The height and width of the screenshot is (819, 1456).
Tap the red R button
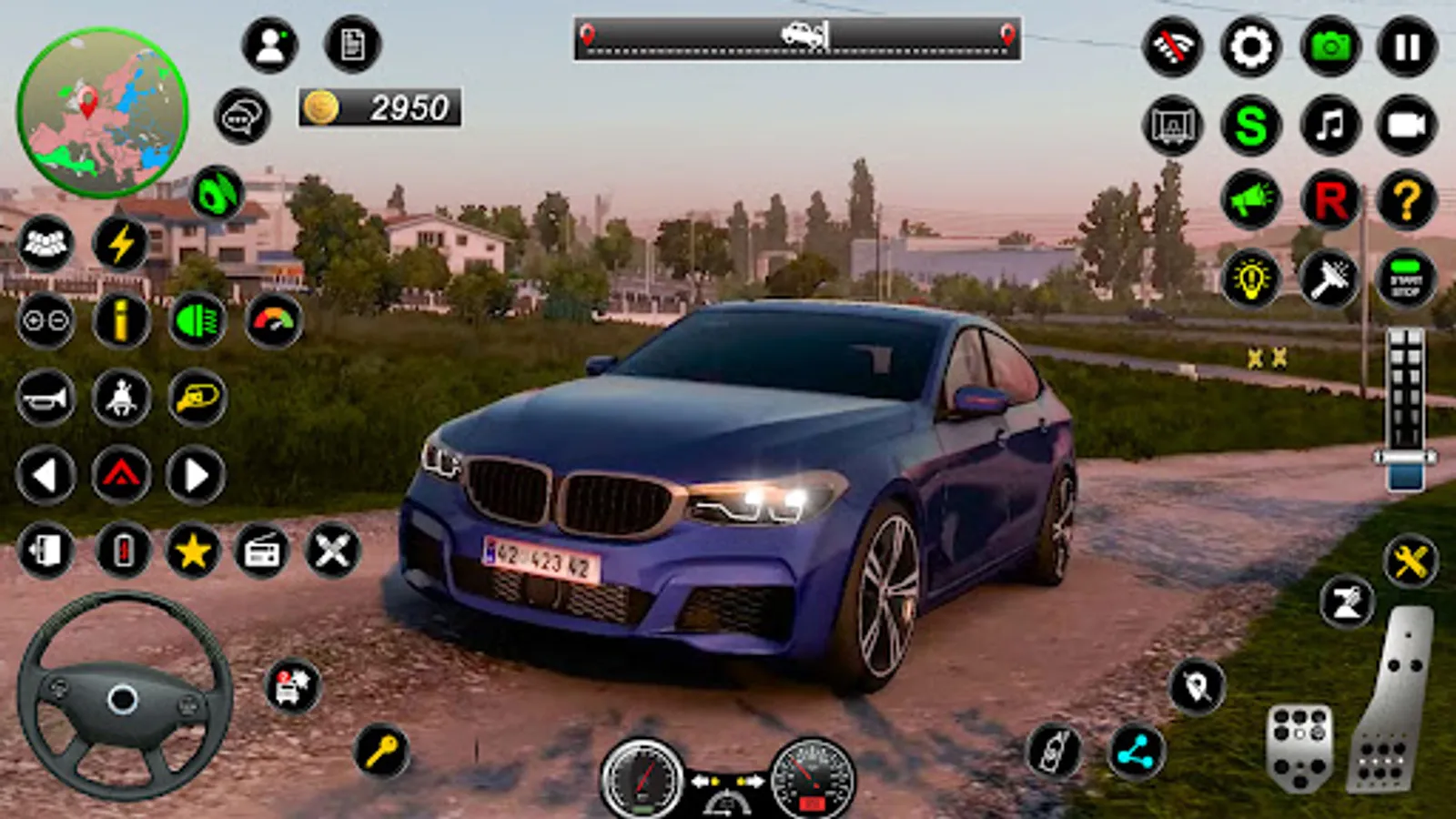pyautogui.click(x=1330, y=200)
